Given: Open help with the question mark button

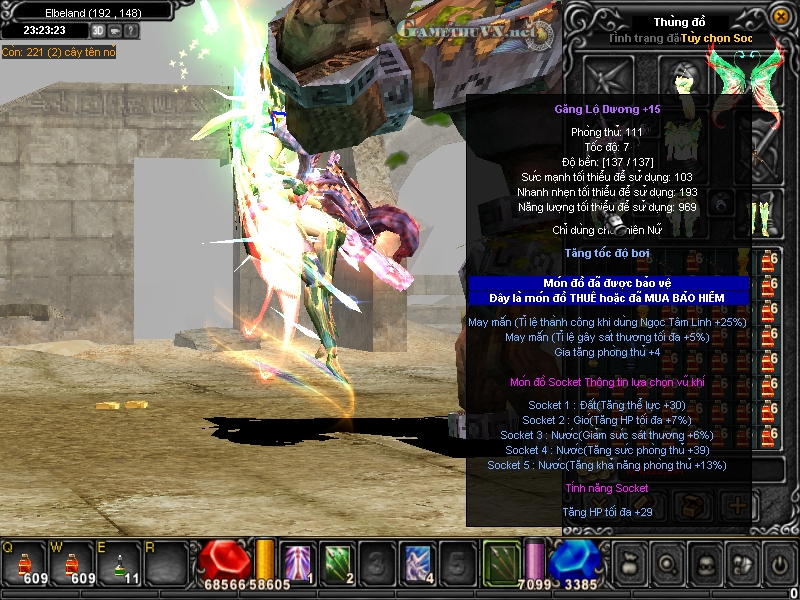Looking at the screenshot, I should coord(131,31).
